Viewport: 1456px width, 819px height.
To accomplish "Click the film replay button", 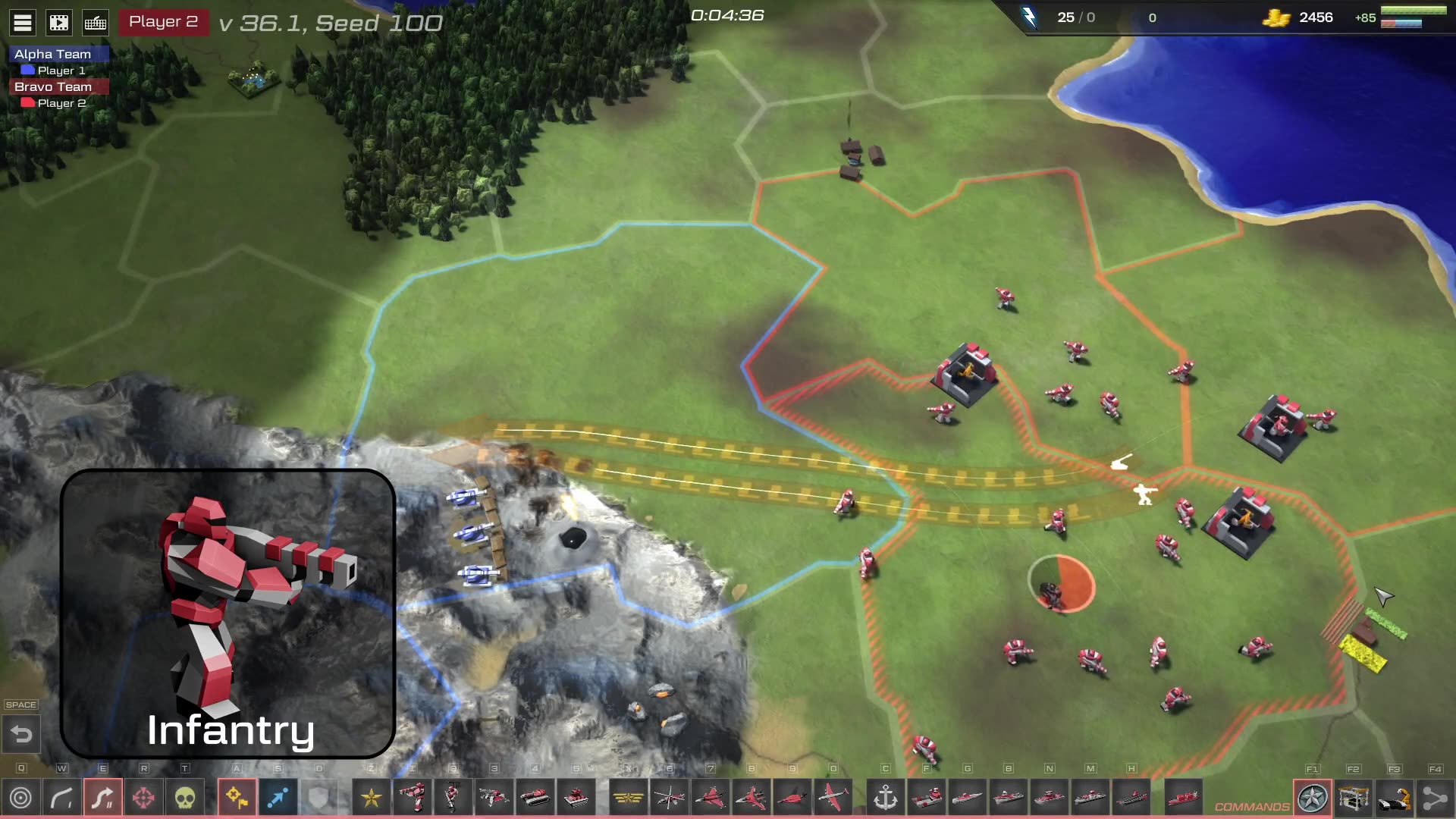I will [59, 23].
